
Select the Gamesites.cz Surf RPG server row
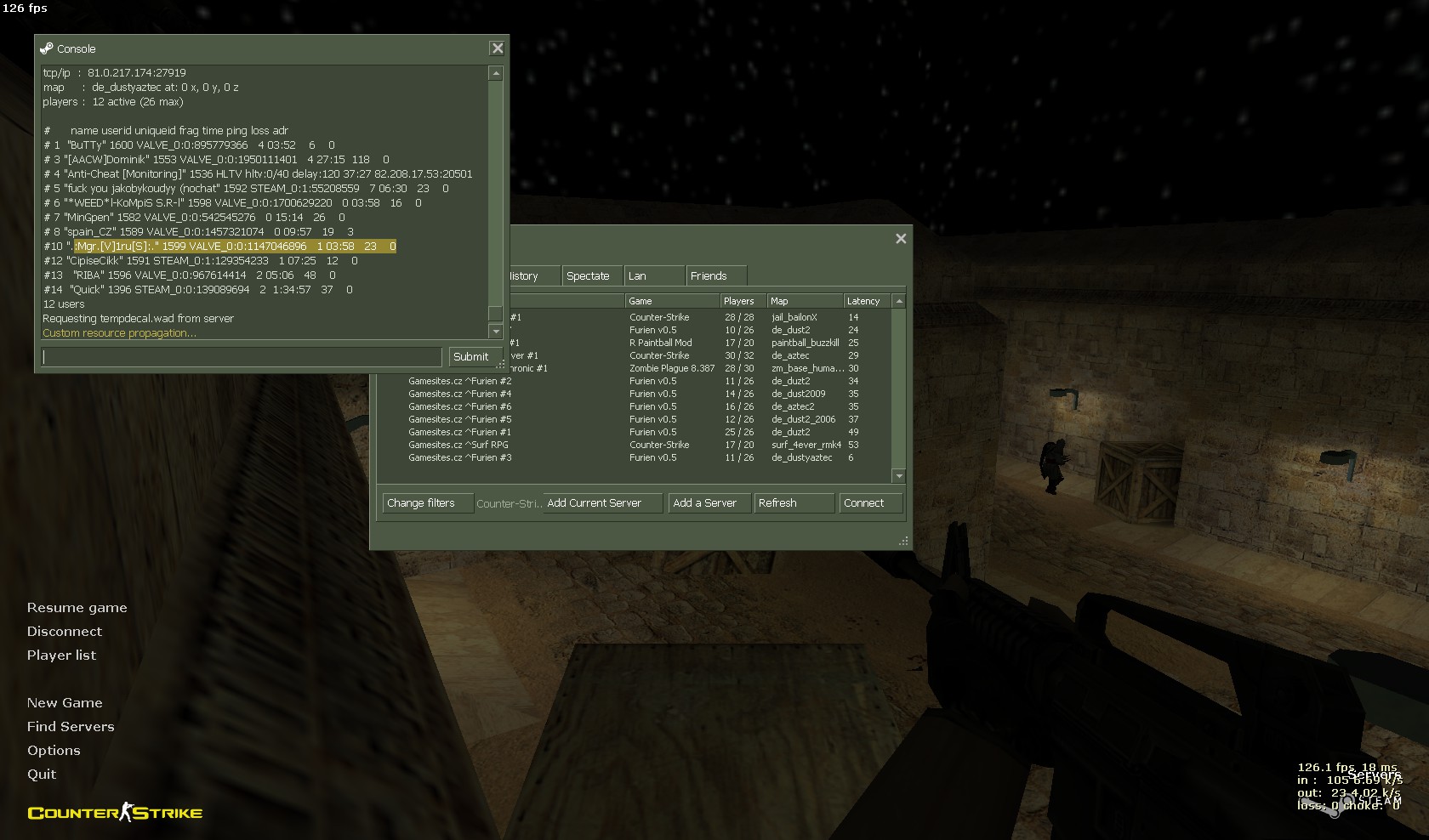[x=458, y=445]
